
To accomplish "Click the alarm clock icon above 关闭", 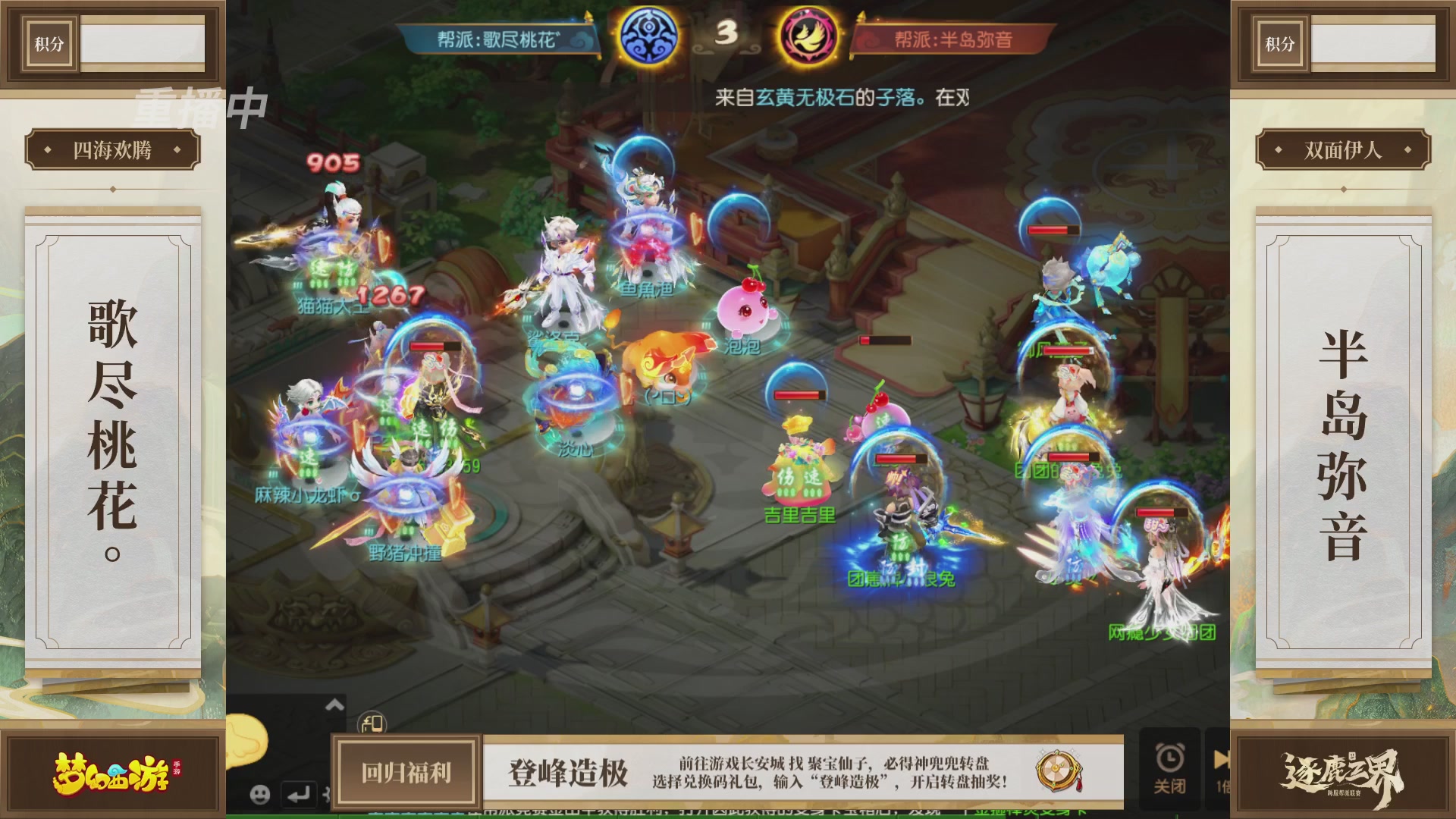I will (1171, 758).
